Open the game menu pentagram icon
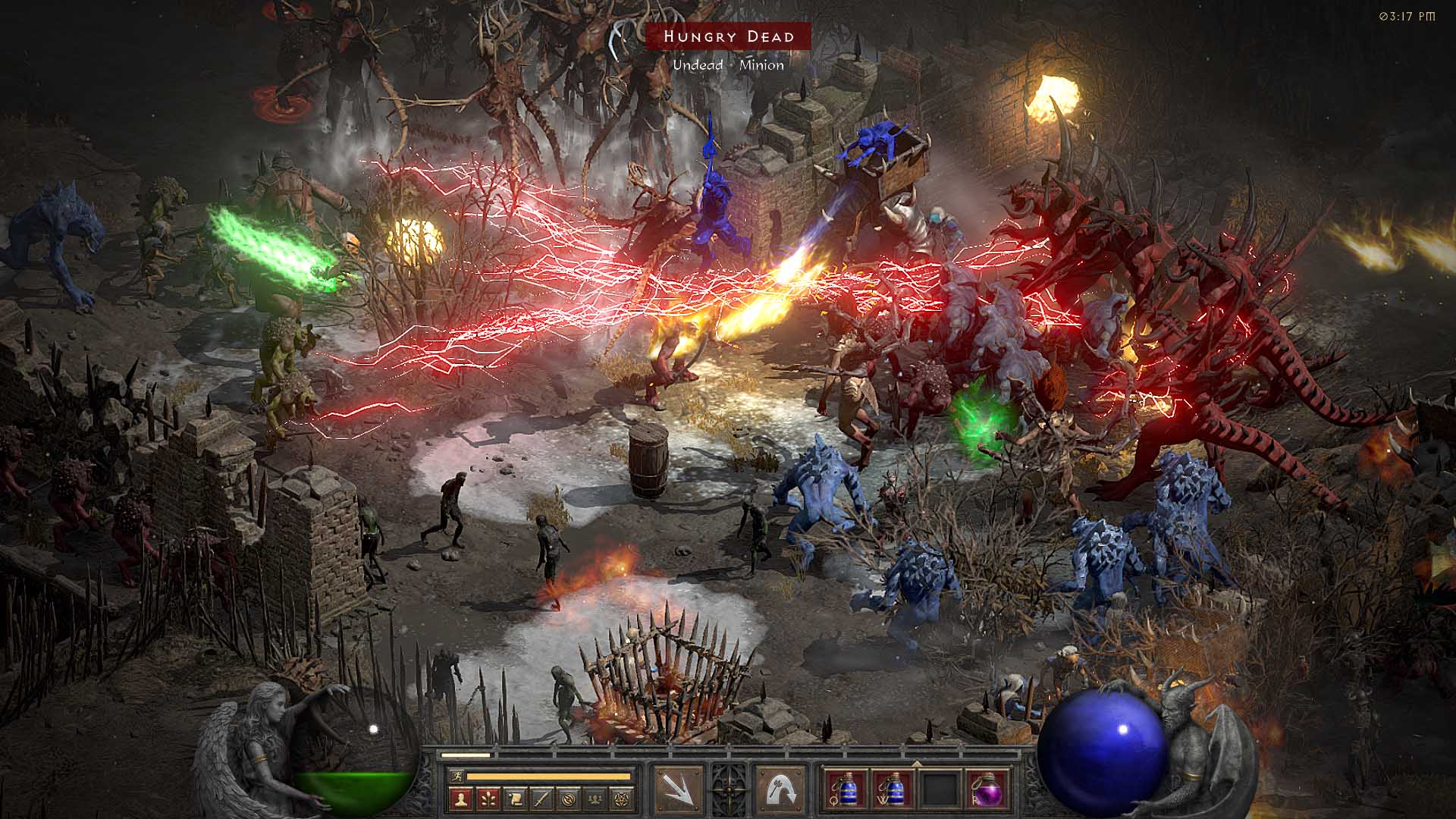Image resolution: width=1456 pixels, height=819 pixels. click(623, 799)
